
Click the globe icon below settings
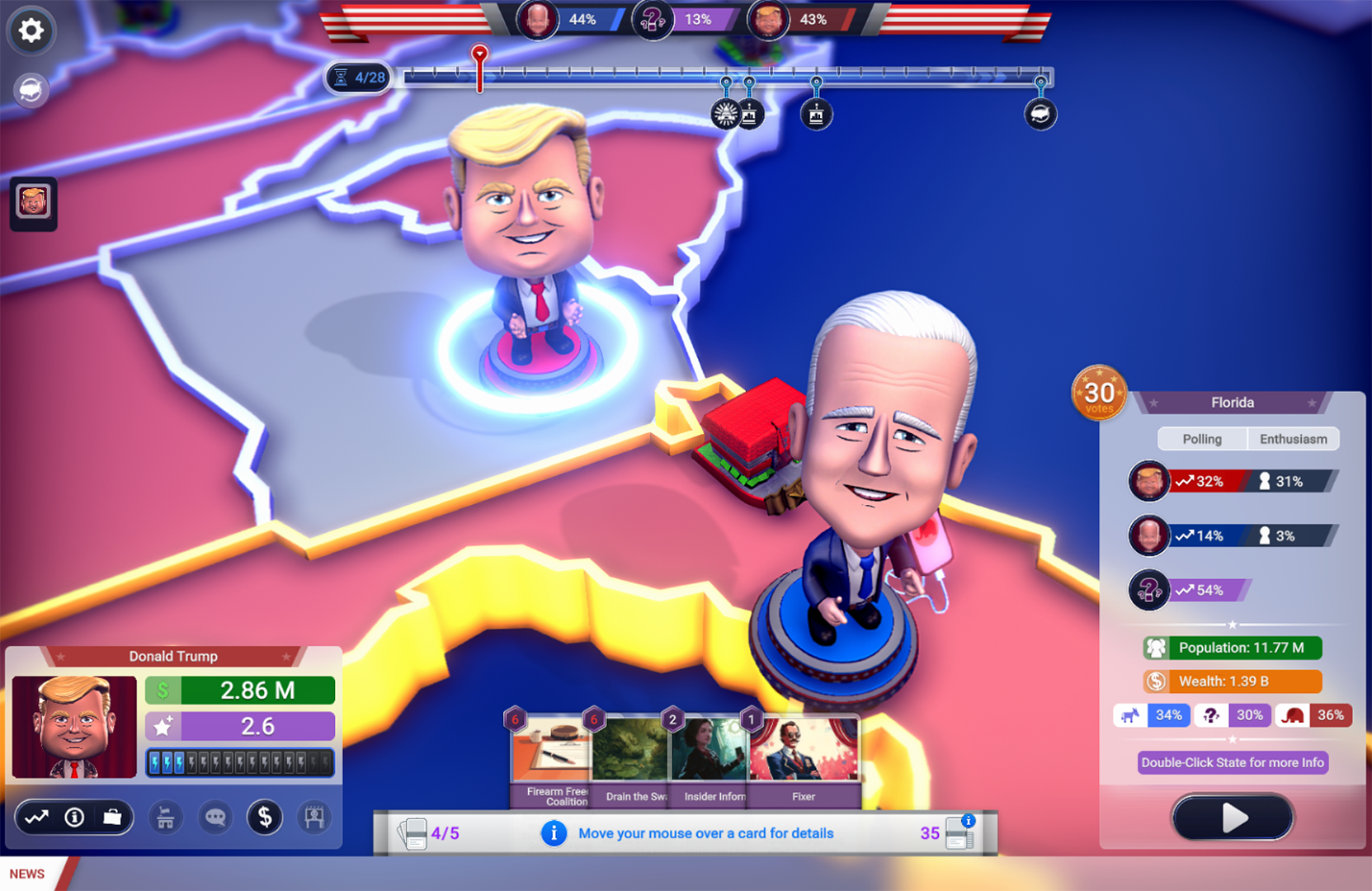click(x=31, y=90)
